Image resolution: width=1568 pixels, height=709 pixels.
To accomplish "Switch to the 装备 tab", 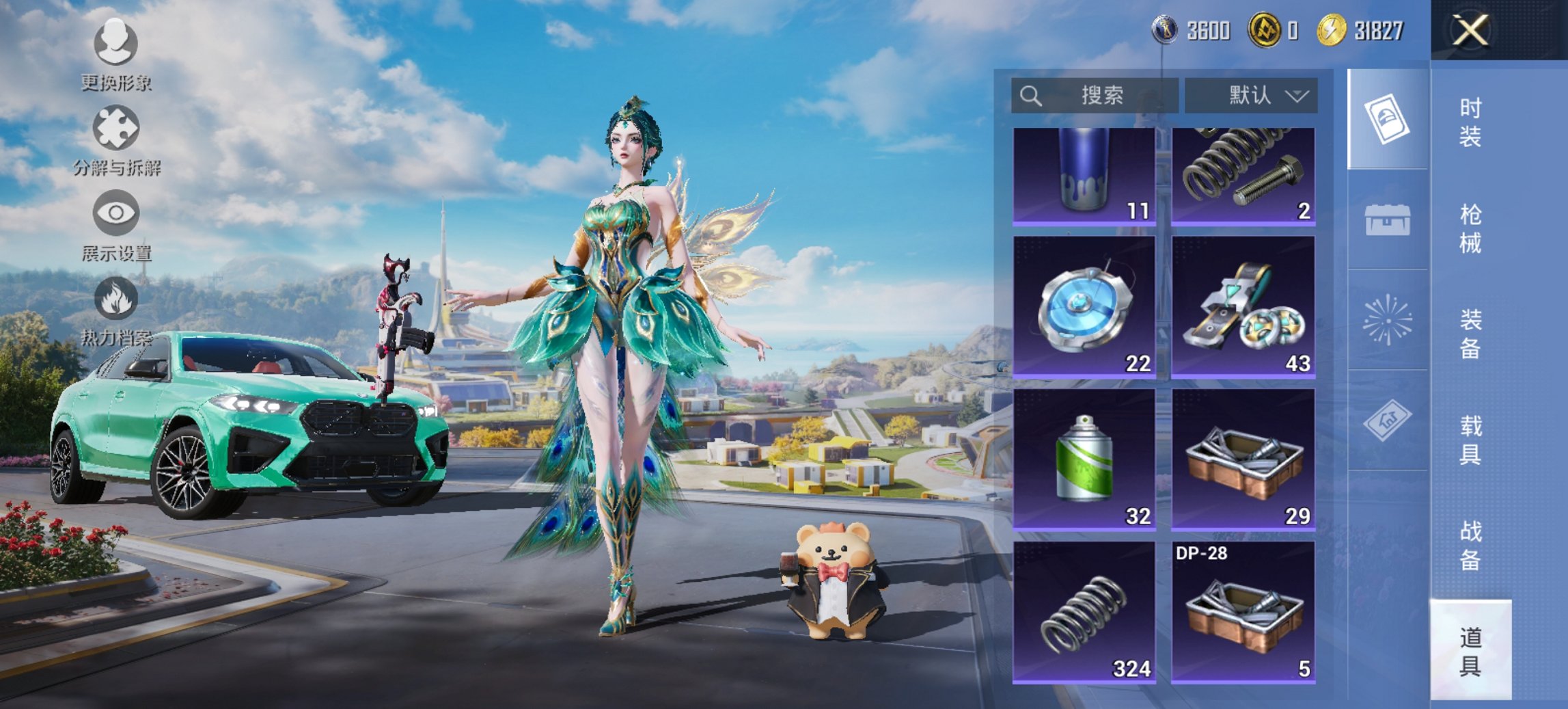I will coord(1470,334).
